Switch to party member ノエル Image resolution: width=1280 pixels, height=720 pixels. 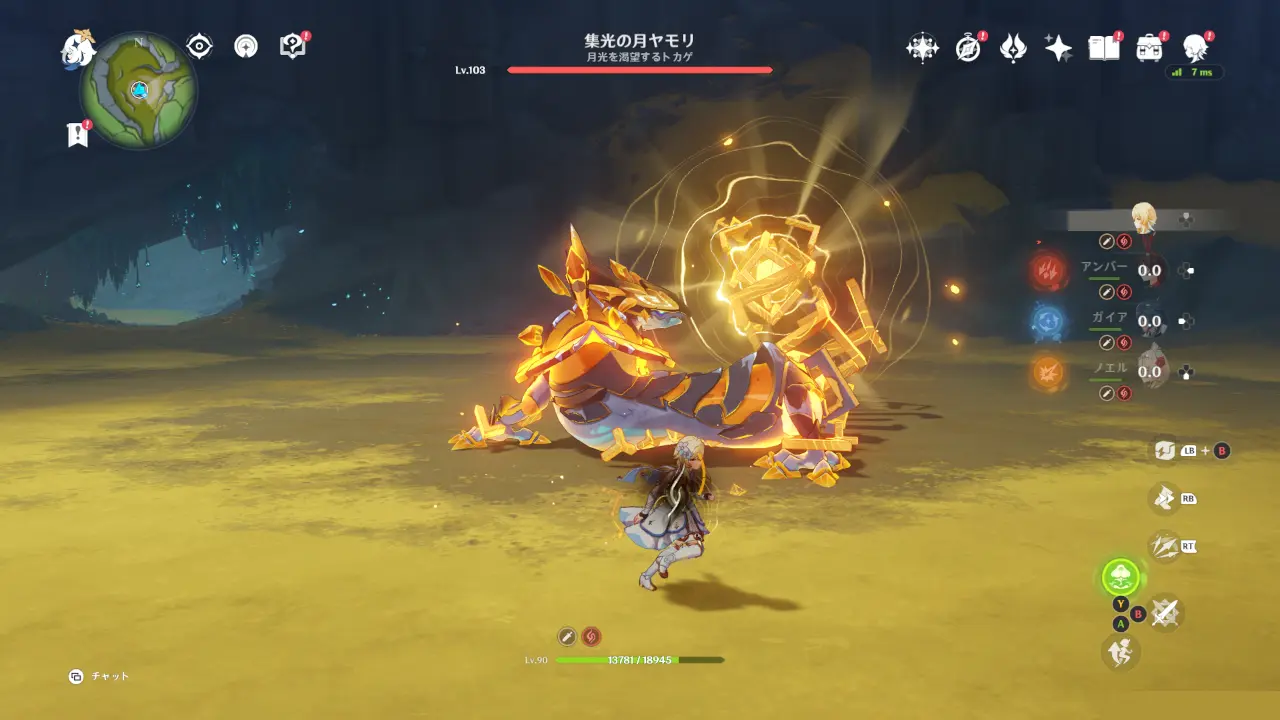click(x=1150, y=371)
